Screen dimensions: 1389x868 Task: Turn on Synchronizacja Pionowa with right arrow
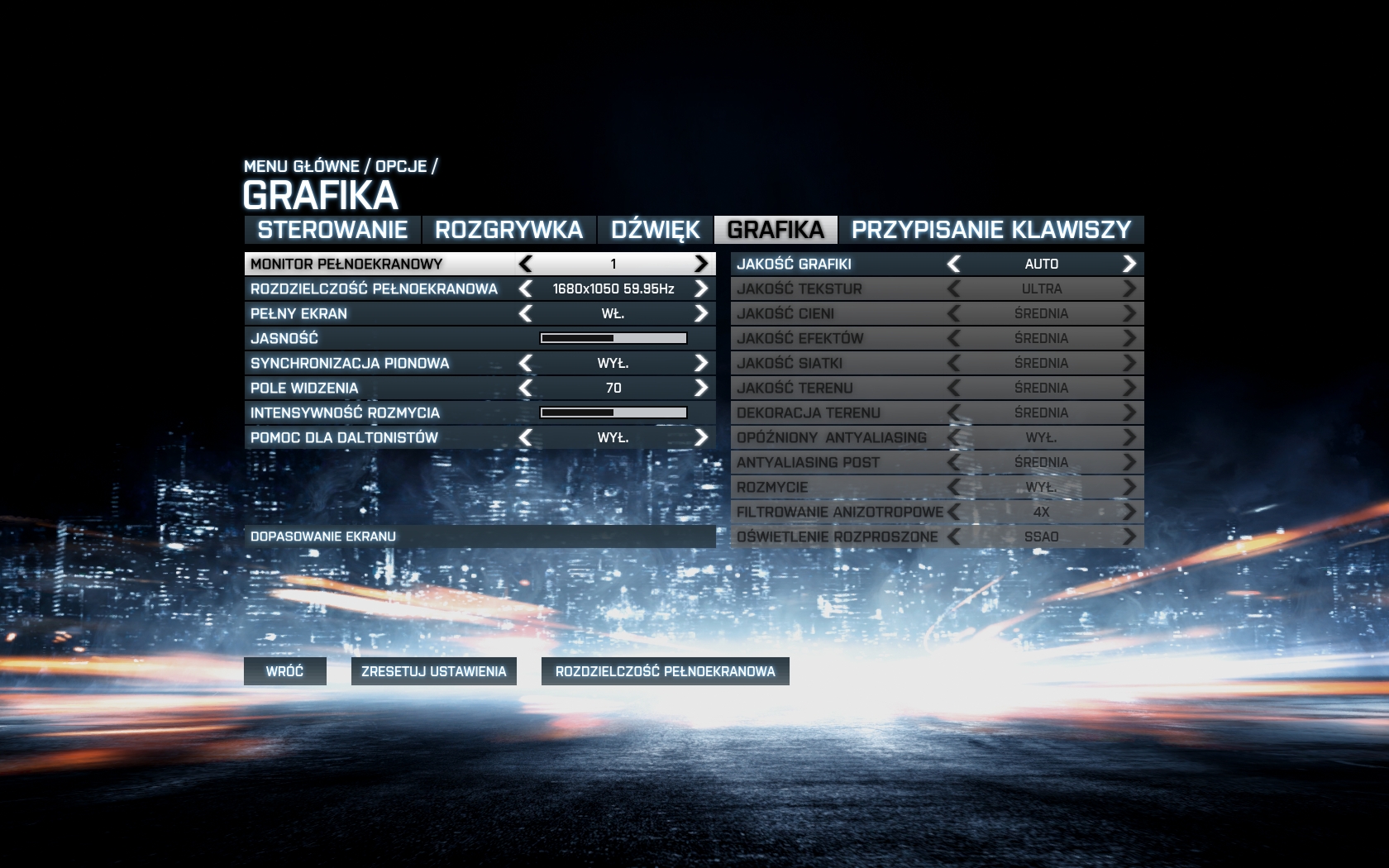tap(701, 363)
